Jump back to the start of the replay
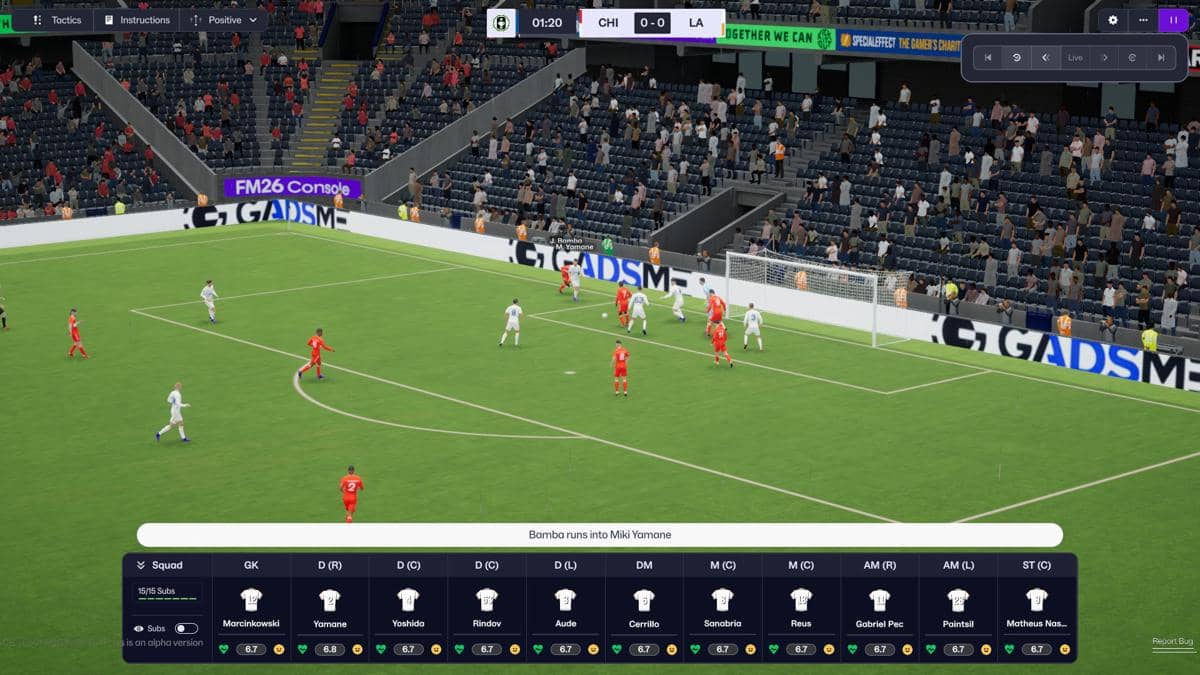Viewport: 1200px width, 675px height. click(988, 58)
